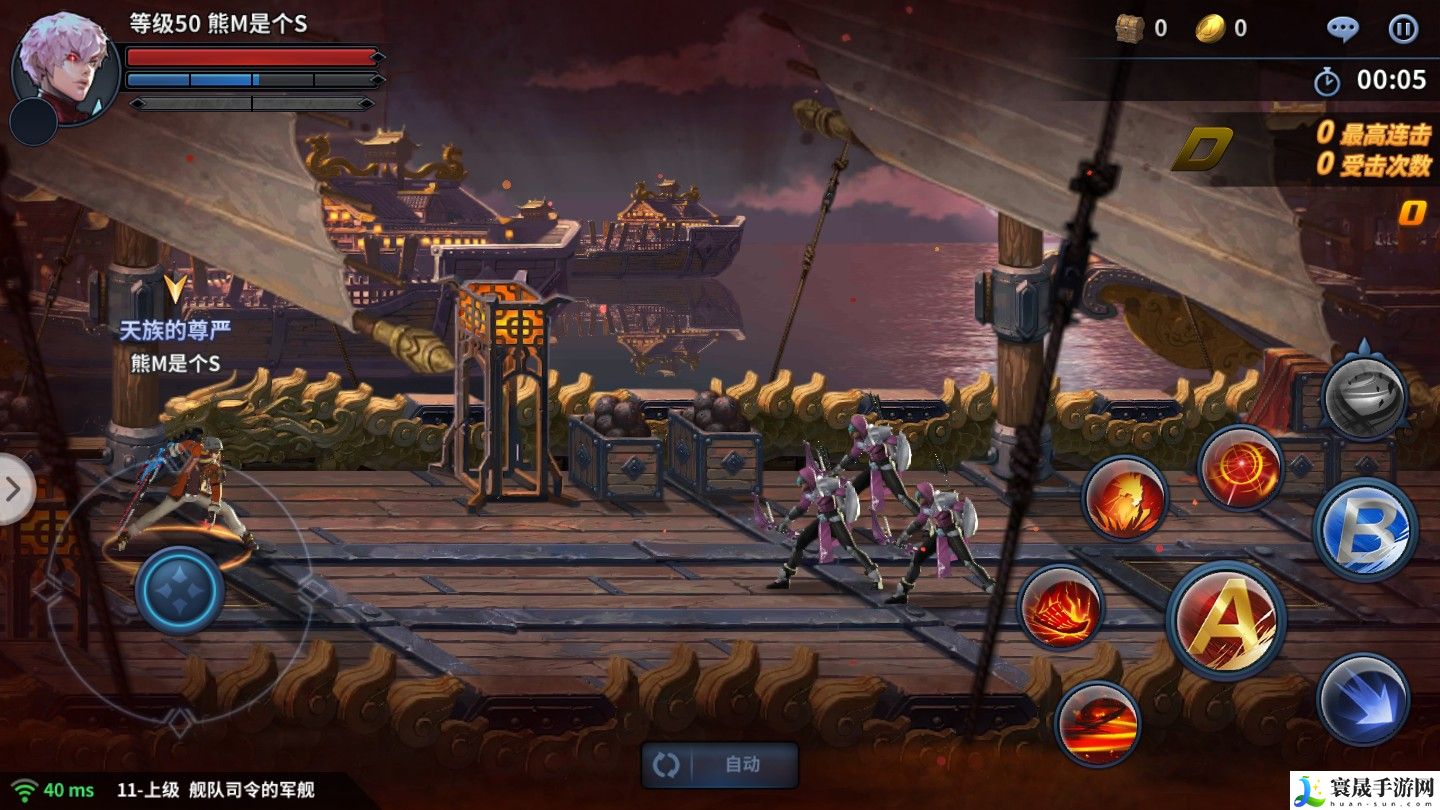Toggle the 自动 auto-battle button
Screen dimensions: 1440x810
tap(720, 765)
